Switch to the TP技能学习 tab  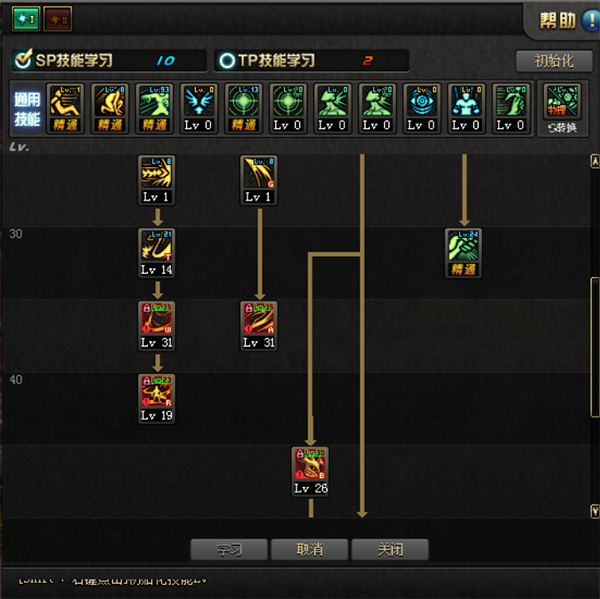pyautogui.click(x=311, y=61)
